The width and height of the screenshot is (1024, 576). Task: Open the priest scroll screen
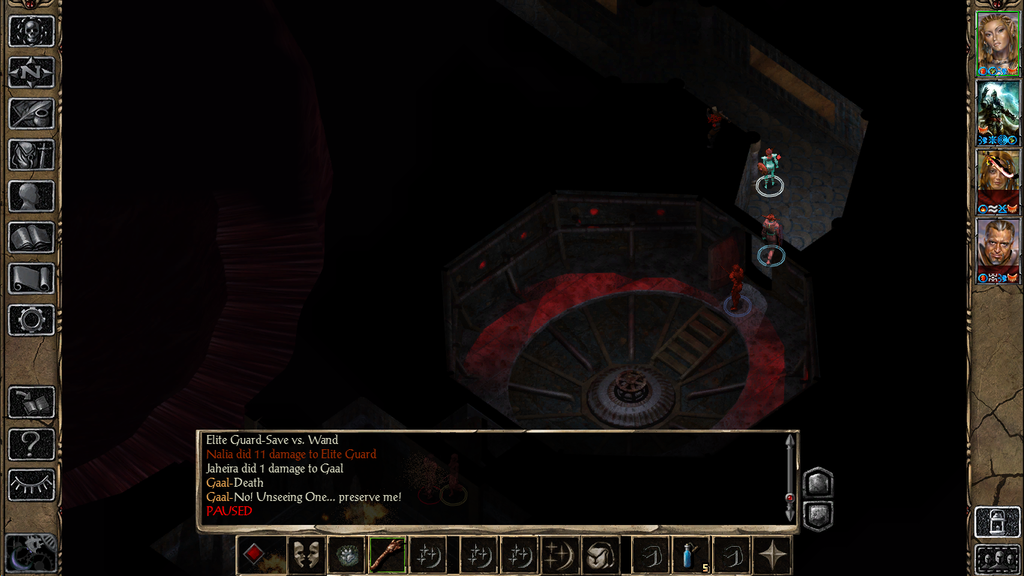(x=31, y=278)
